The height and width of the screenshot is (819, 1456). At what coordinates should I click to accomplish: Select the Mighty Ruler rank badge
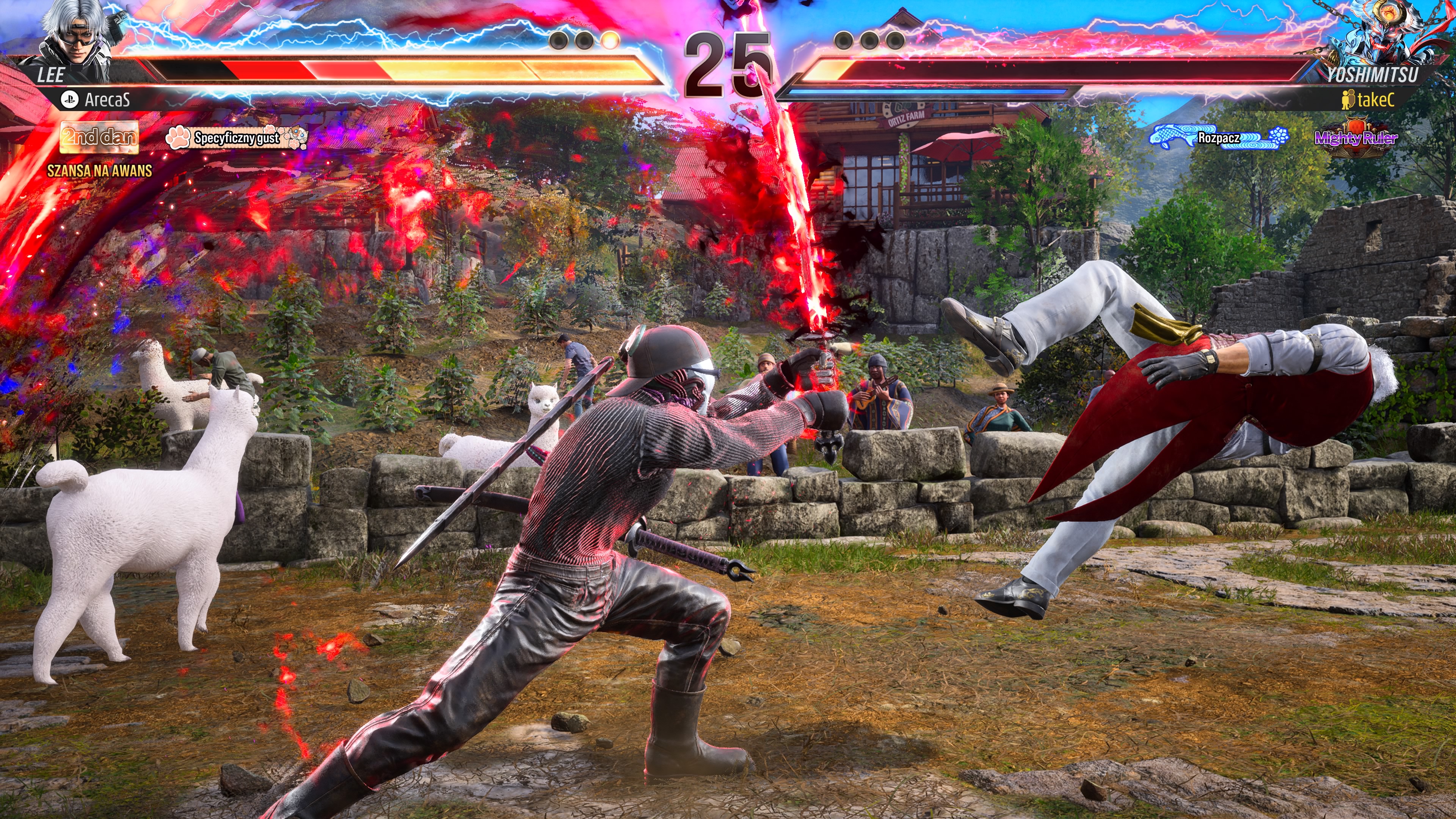[x=1356, y=137]
